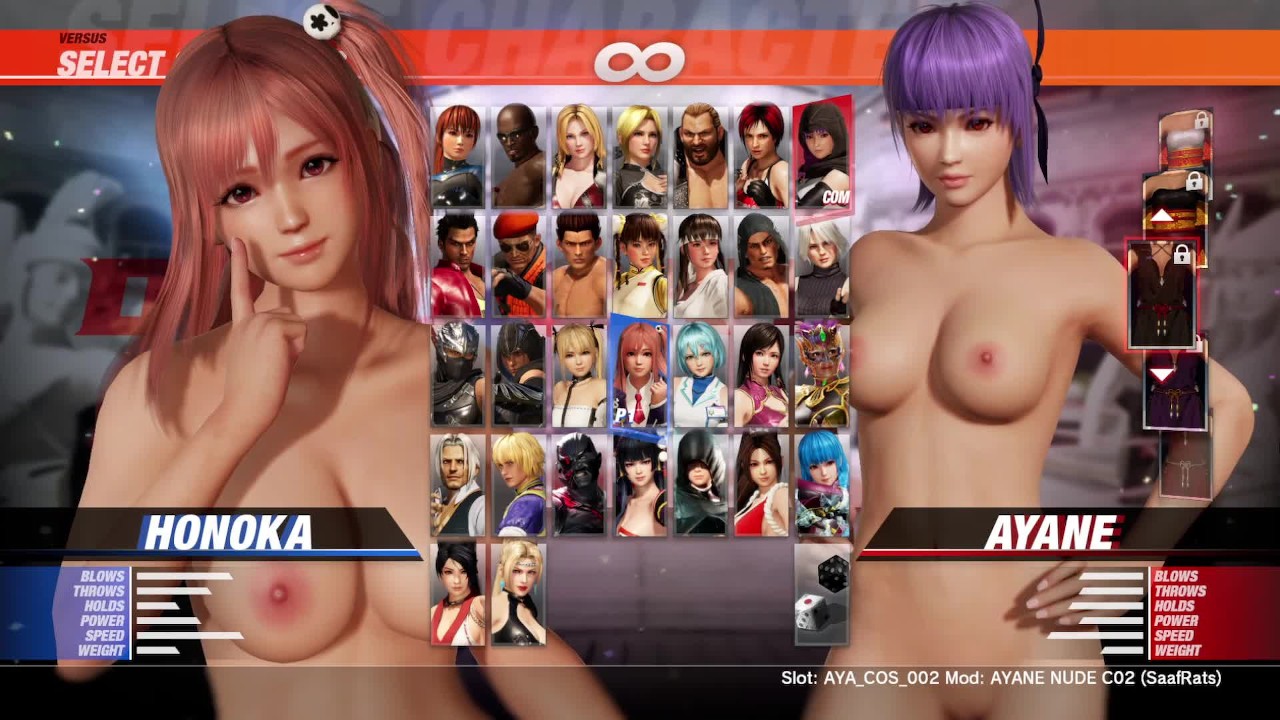Pick the blonde boy in purple portrait

point(519,484)
